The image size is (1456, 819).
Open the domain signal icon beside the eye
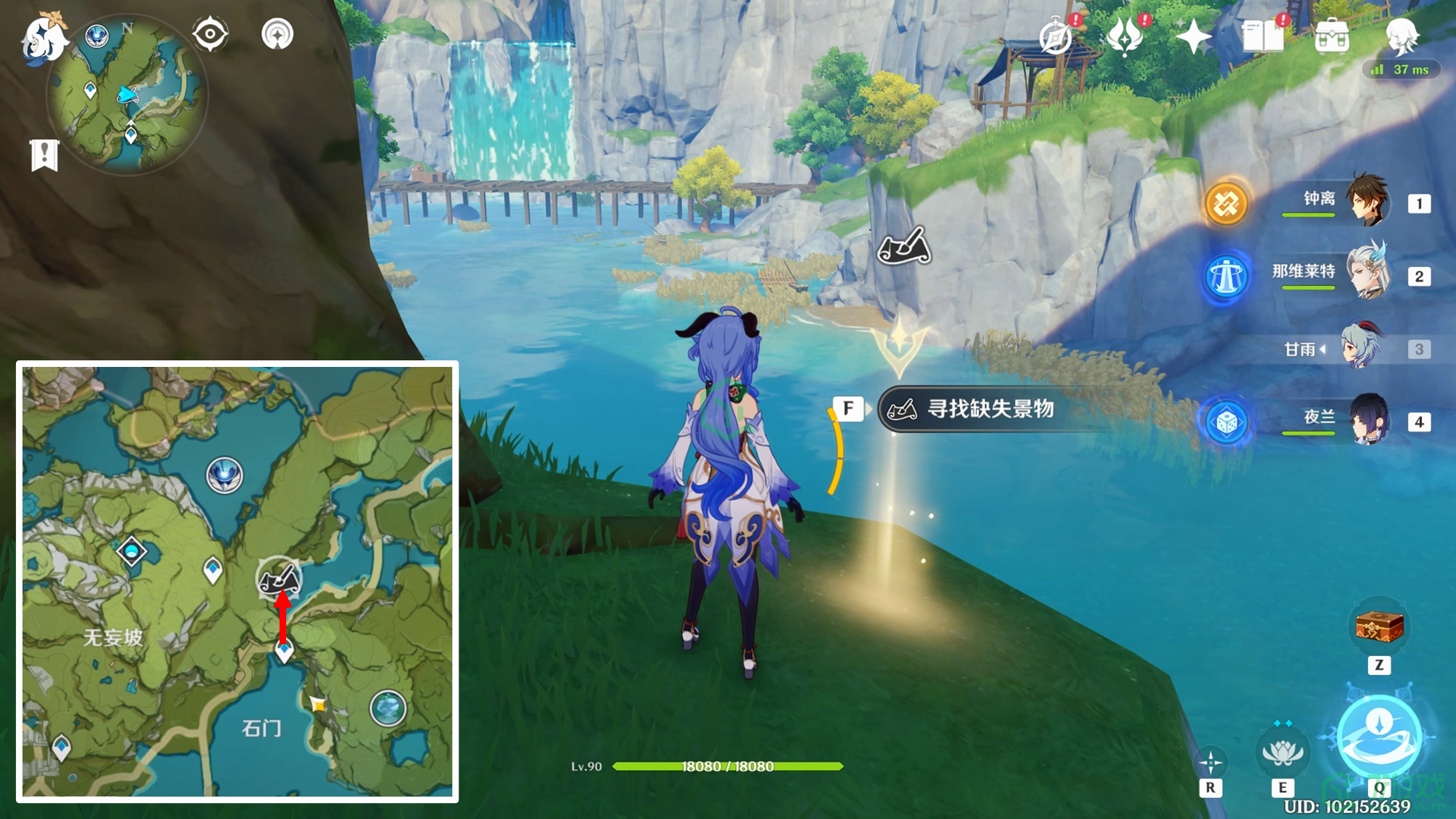(277, 34)
